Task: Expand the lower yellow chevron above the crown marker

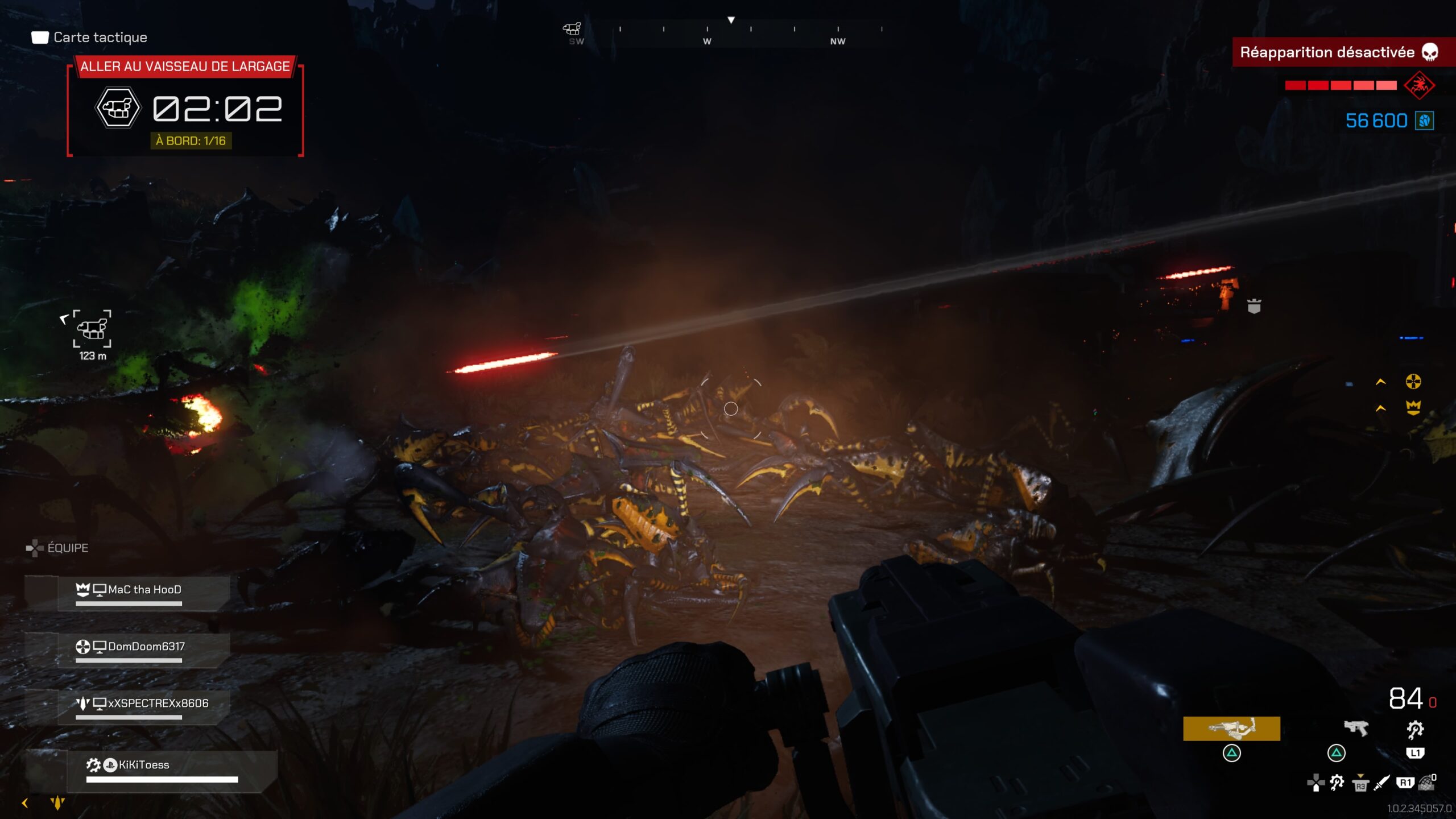Action: pyautogui.click(x=1380, y=409)
